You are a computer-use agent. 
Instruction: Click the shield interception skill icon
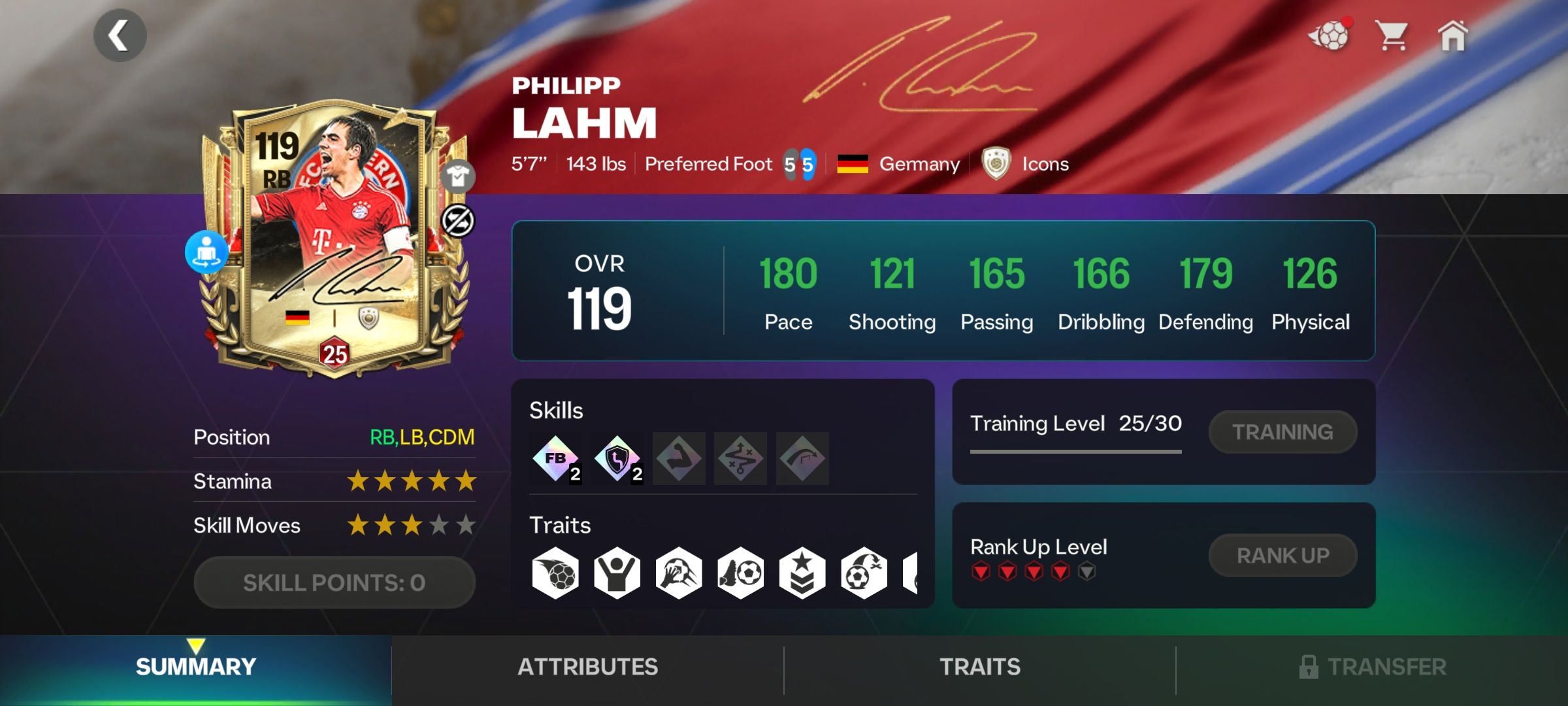(x=616, y=458)
